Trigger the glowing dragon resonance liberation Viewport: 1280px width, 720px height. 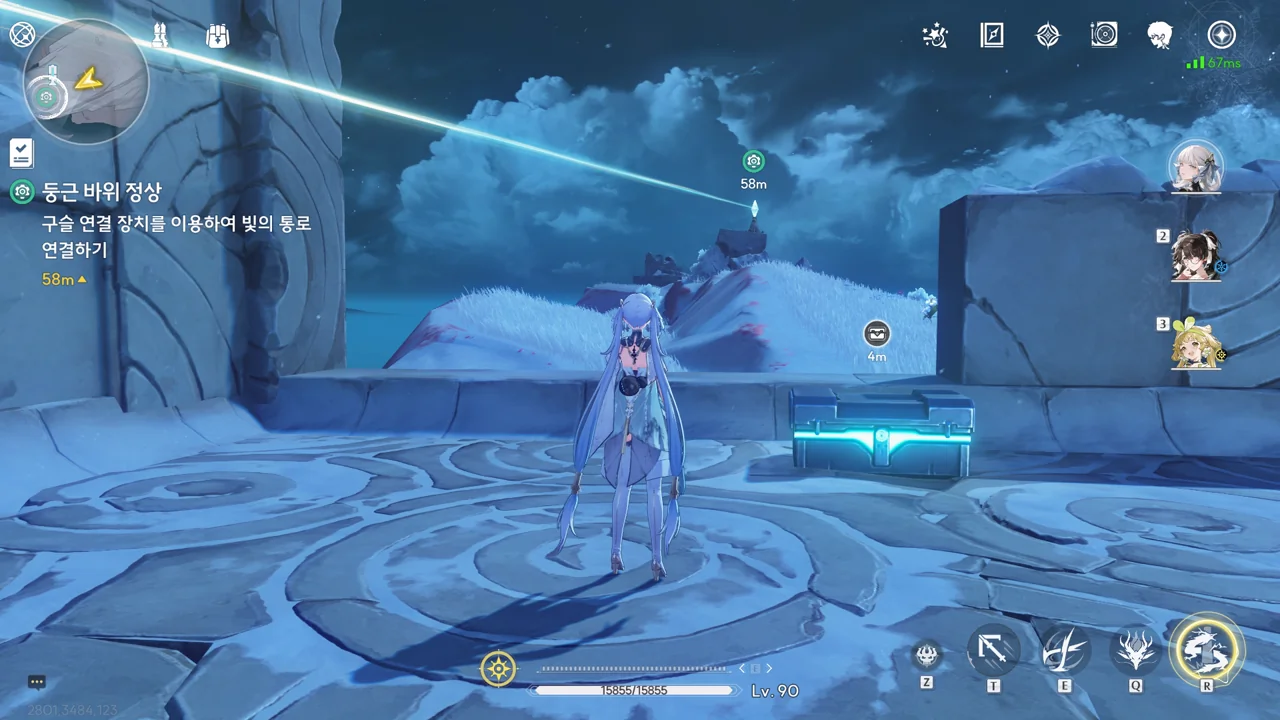point(1207,648)
